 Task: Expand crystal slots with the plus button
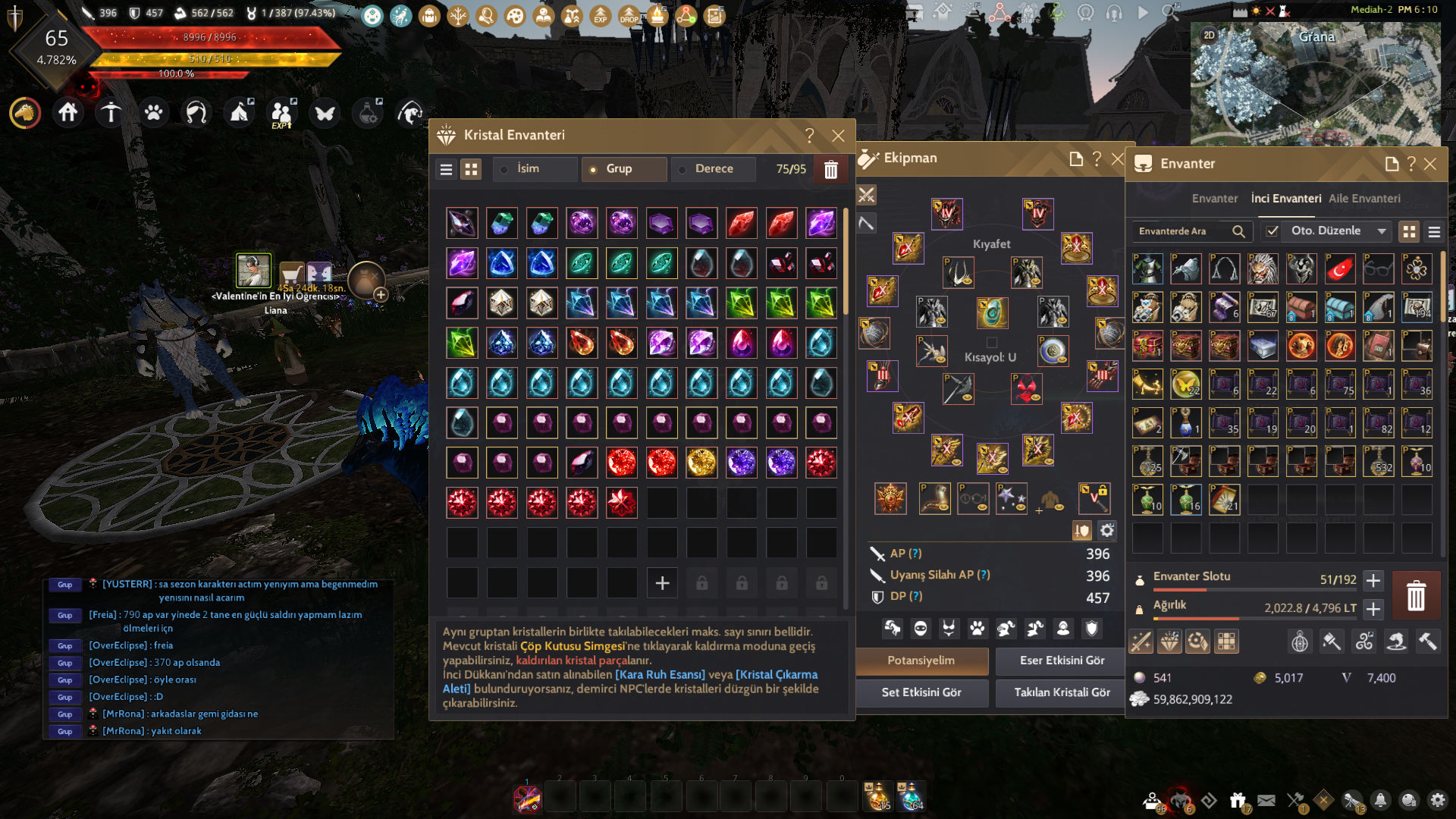(662, 583)
